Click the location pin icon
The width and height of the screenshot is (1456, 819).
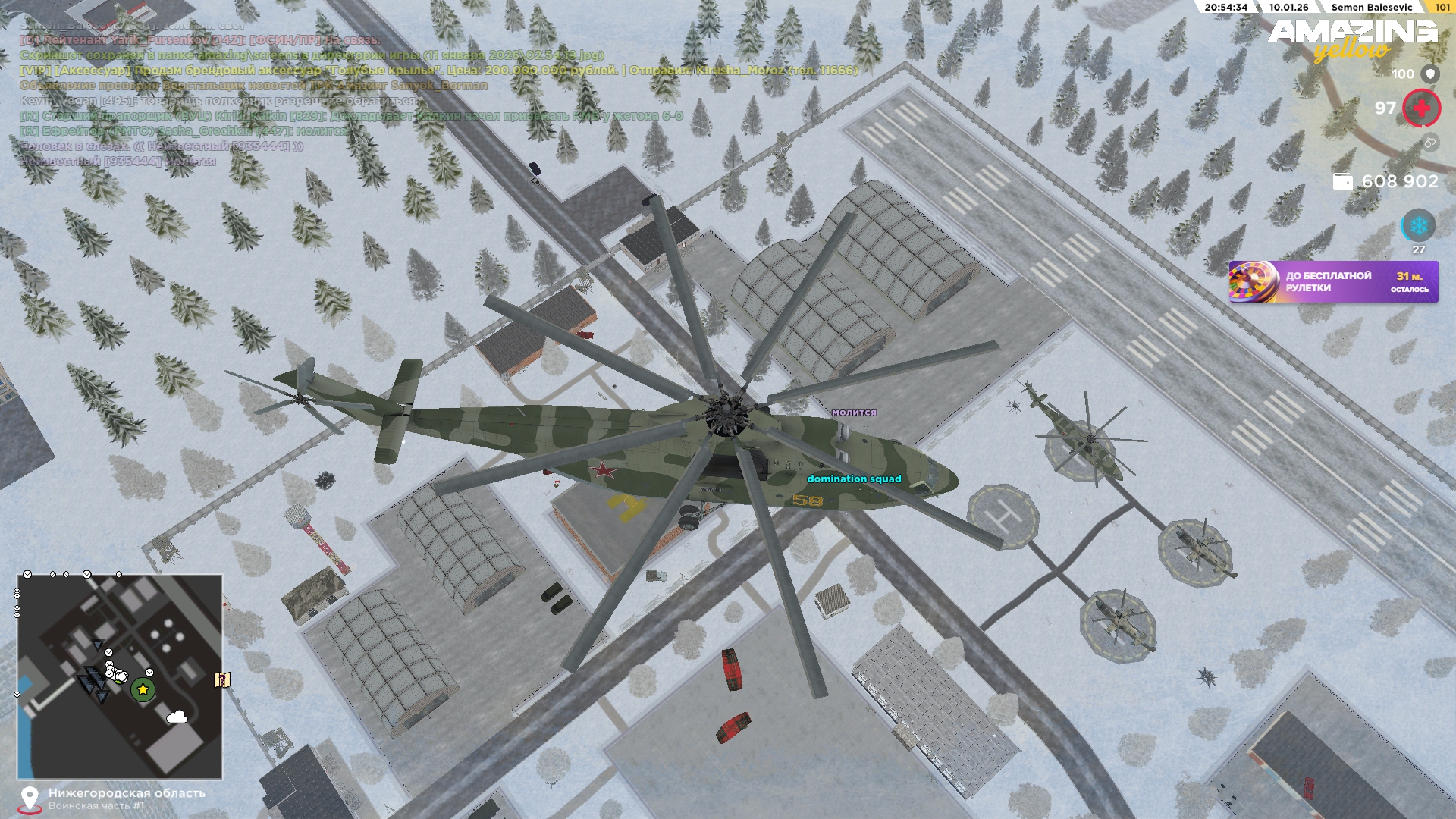tap(30, 799)
